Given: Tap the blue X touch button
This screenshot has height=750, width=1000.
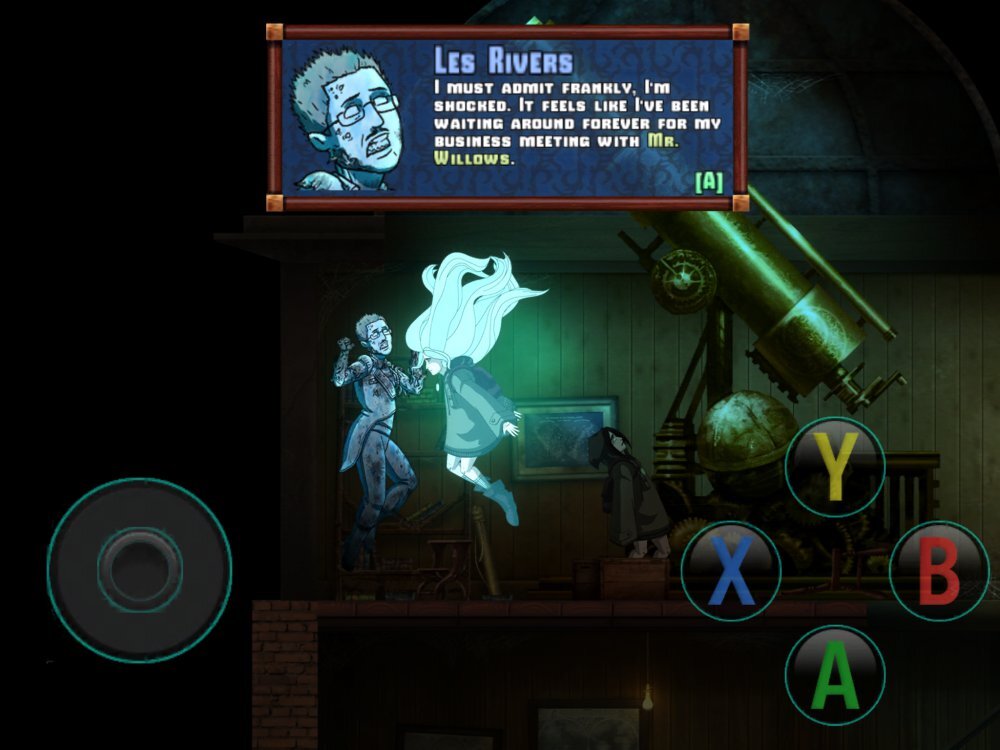Looking at the screenshot, I should tap(731, 572).
